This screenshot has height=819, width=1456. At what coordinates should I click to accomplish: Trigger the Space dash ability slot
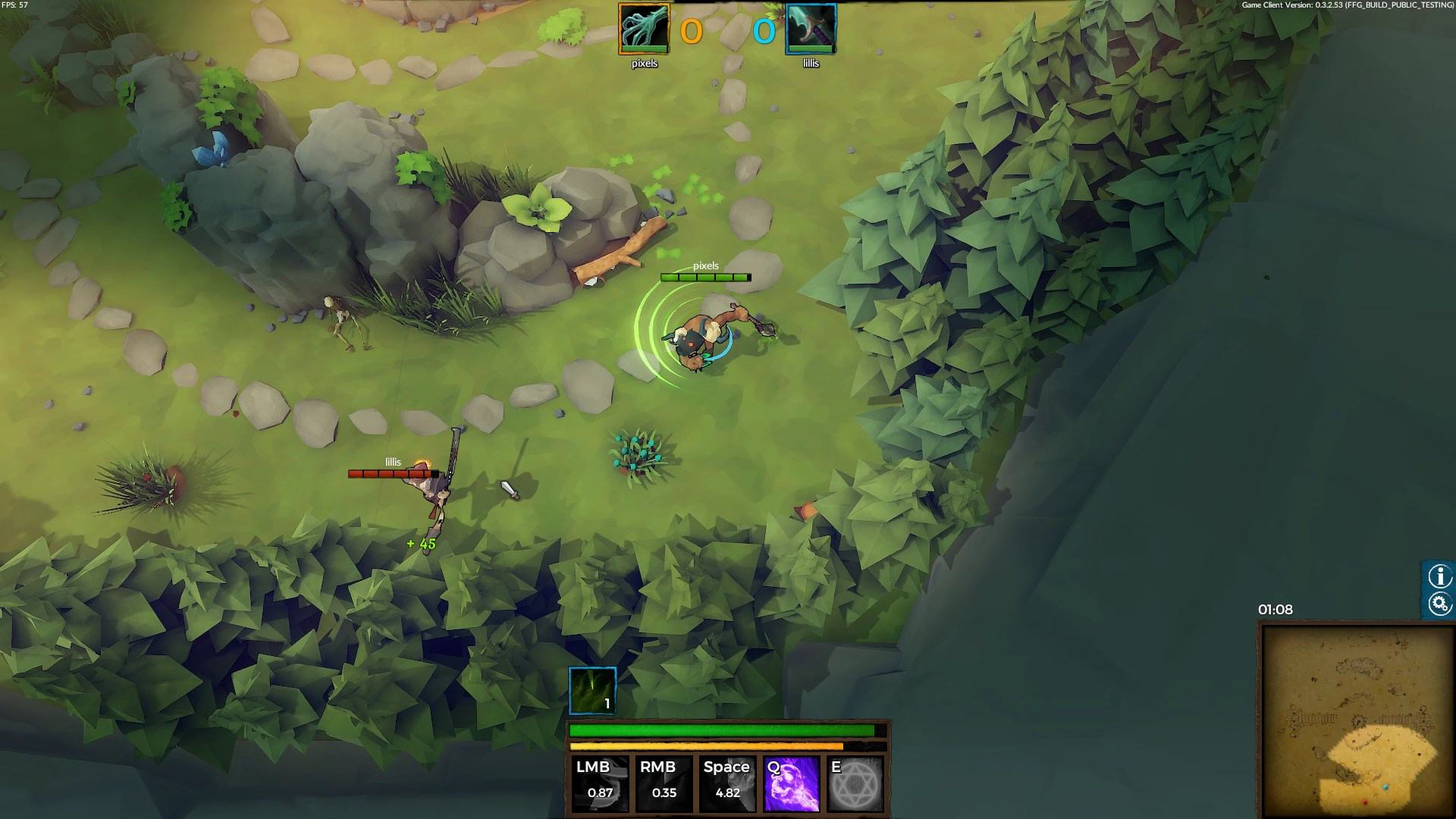click(727, 783)
